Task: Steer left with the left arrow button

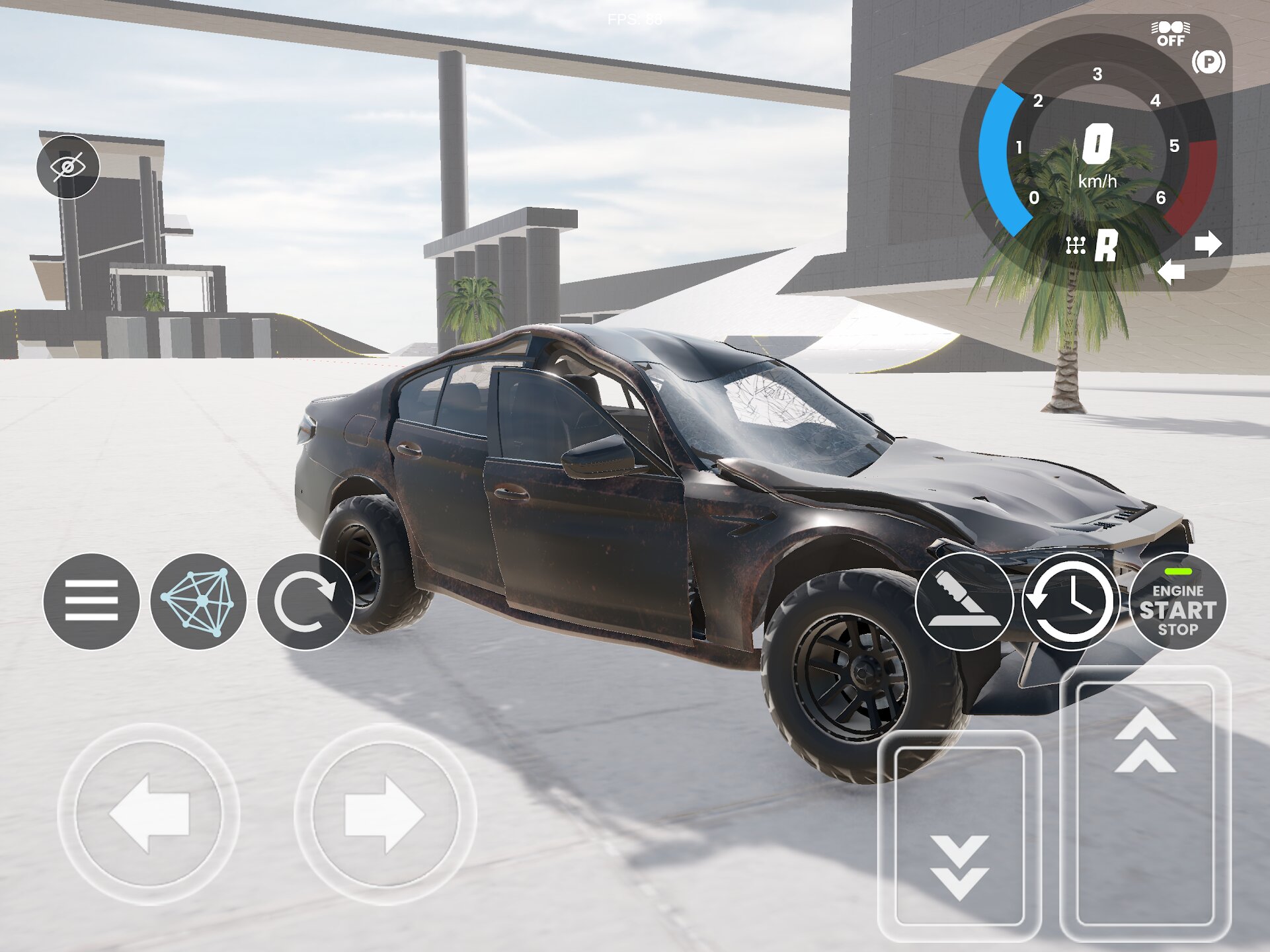Action: point(149,814)
